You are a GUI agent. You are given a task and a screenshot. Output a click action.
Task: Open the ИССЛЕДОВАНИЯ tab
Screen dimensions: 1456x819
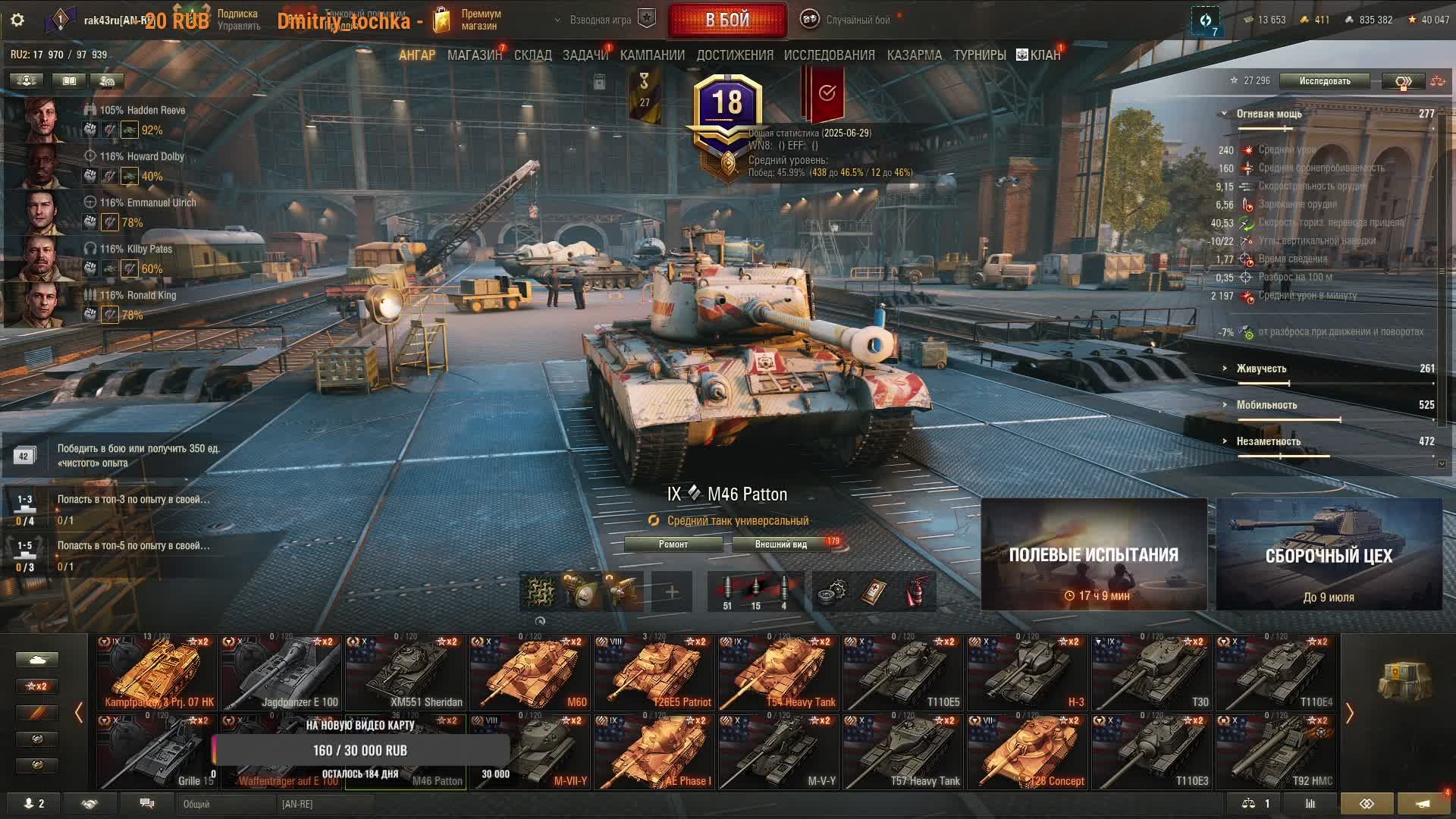[x=829, y=55]
